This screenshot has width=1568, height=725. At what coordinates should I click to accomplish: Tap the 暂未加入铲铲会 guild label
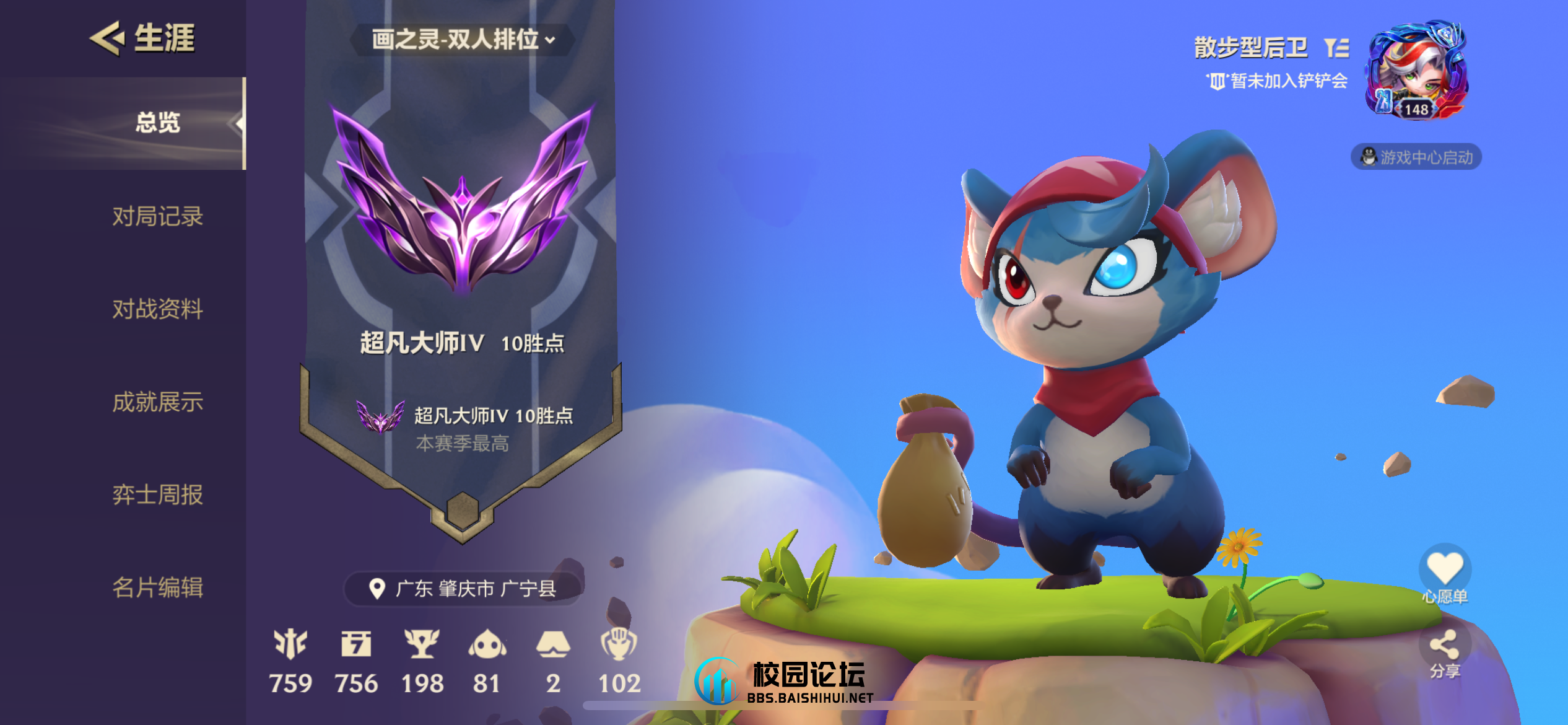click(1279, 81)
